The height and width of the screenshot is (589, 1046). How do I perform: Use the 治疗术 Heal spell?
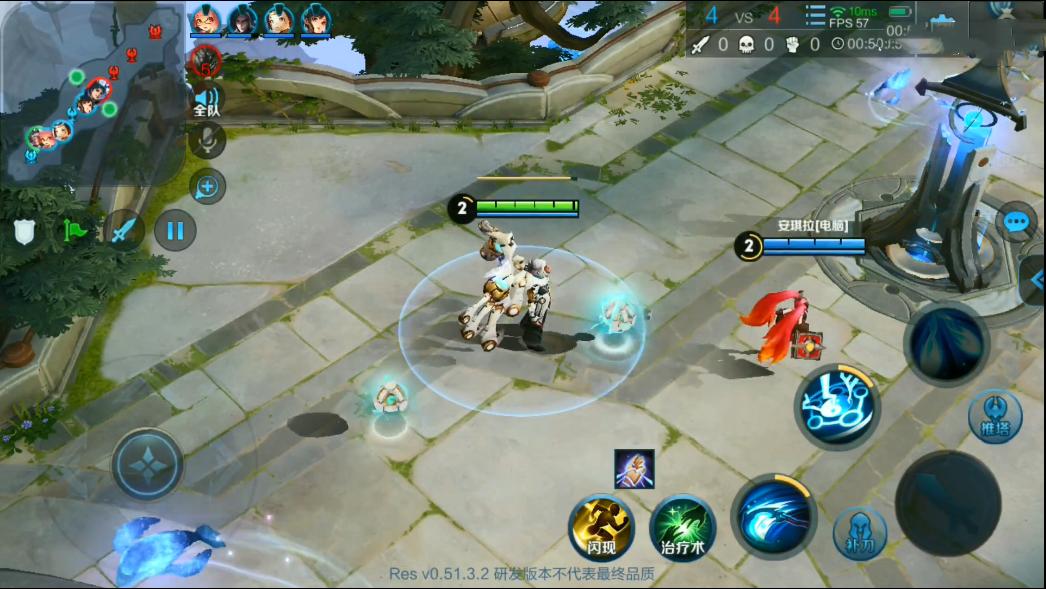pyautogui.click(x=683, y=527)
